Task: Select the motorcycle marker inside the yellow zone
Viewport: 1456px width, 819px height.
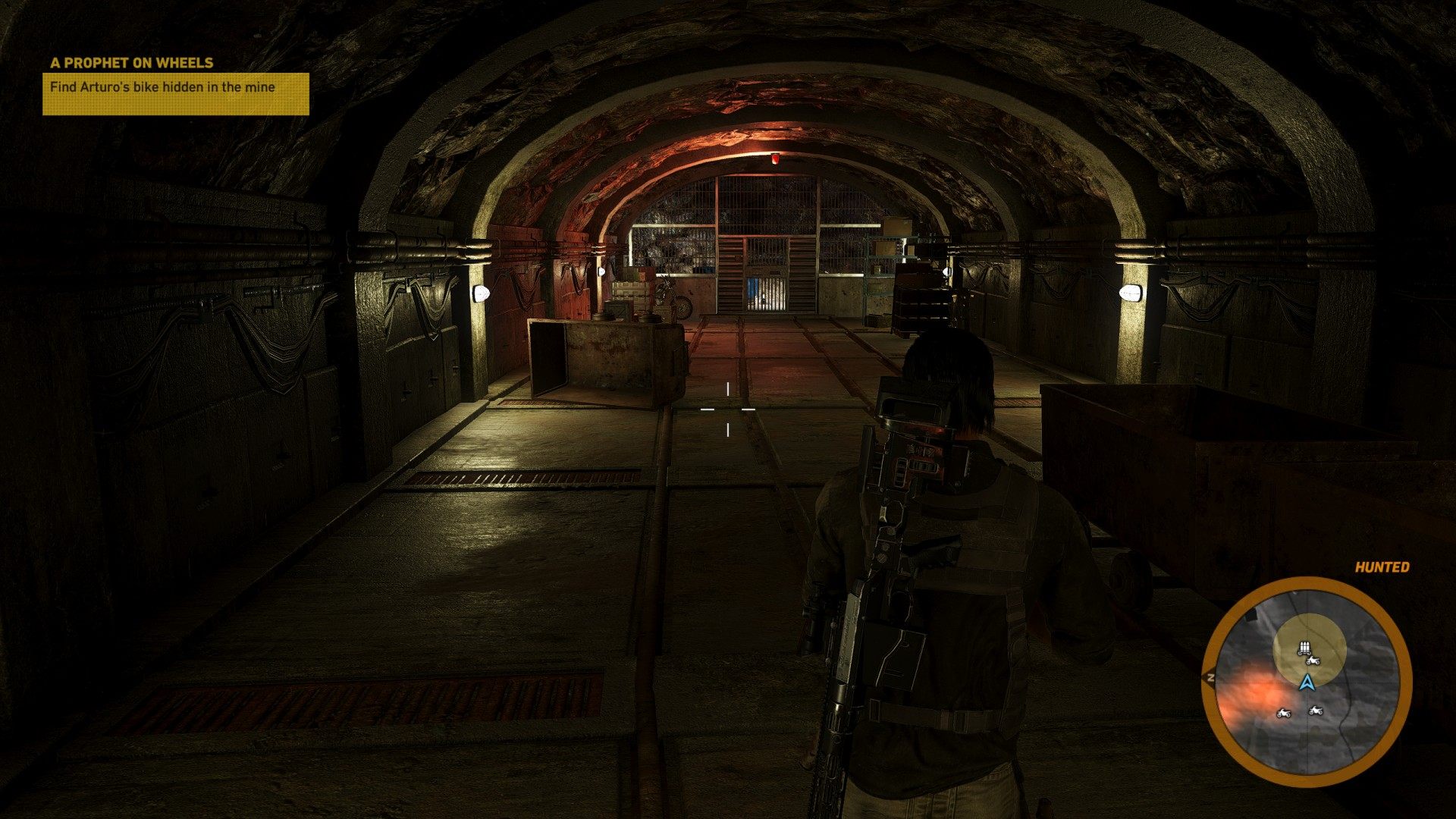Action: (x=1313, y=661)
